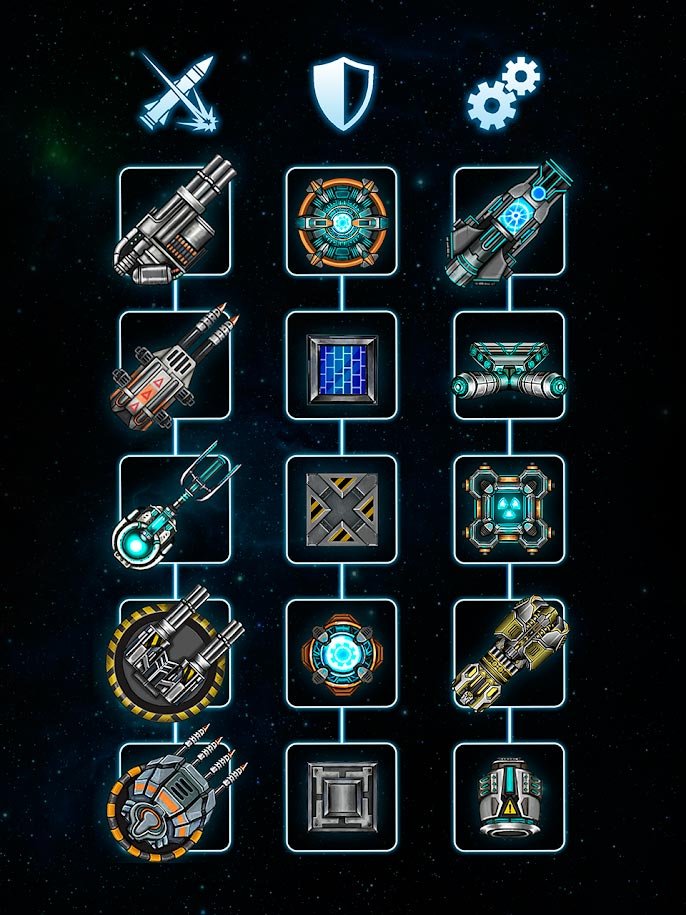This screenshot has width=686, height=915.
Task: Pick the blue solar panel tile
Action: pyautogui.click(x=341, y=365)
